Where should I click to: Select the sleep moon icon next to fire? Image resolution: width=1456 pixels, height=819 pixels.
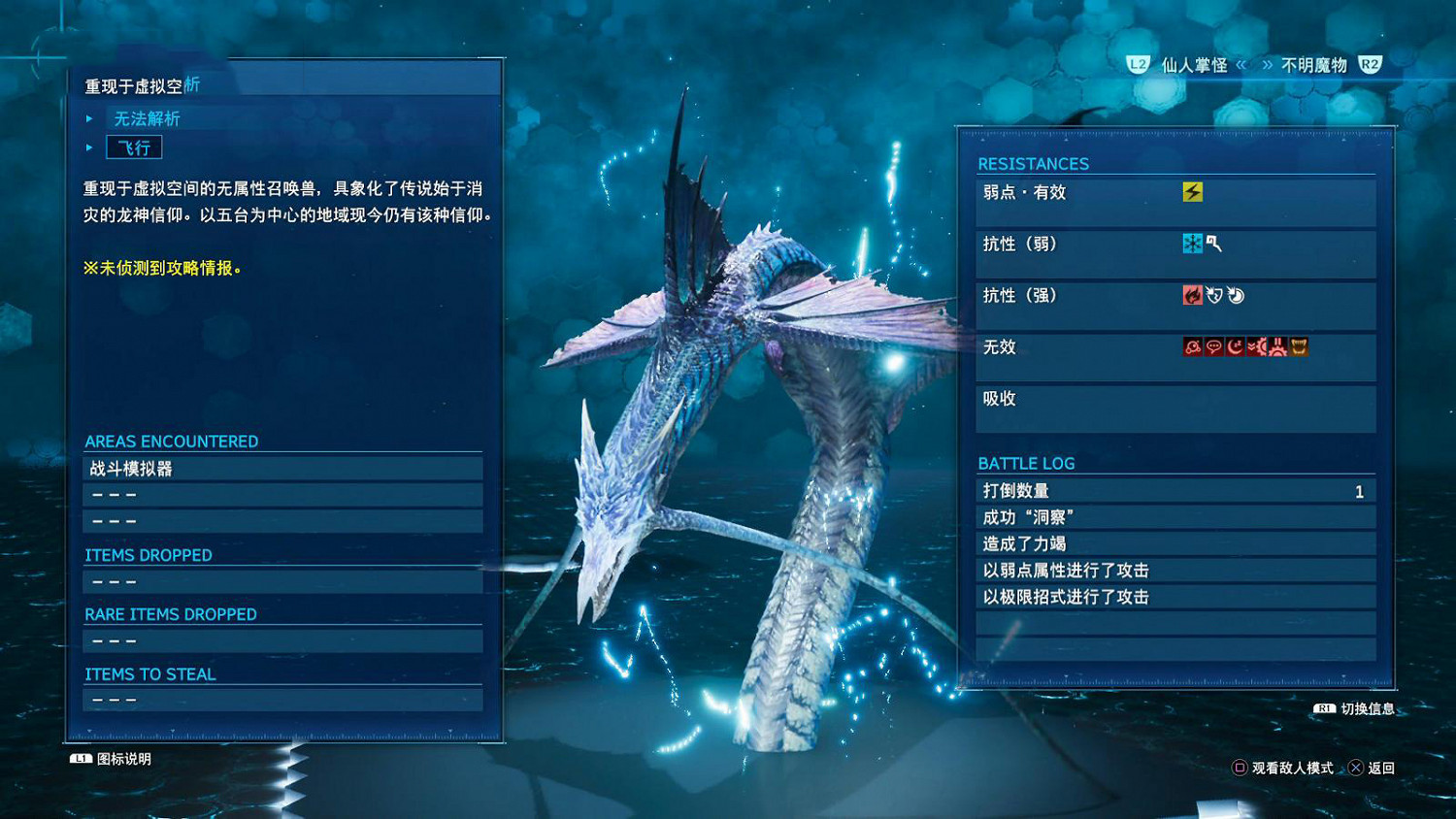pos(1235,295)
